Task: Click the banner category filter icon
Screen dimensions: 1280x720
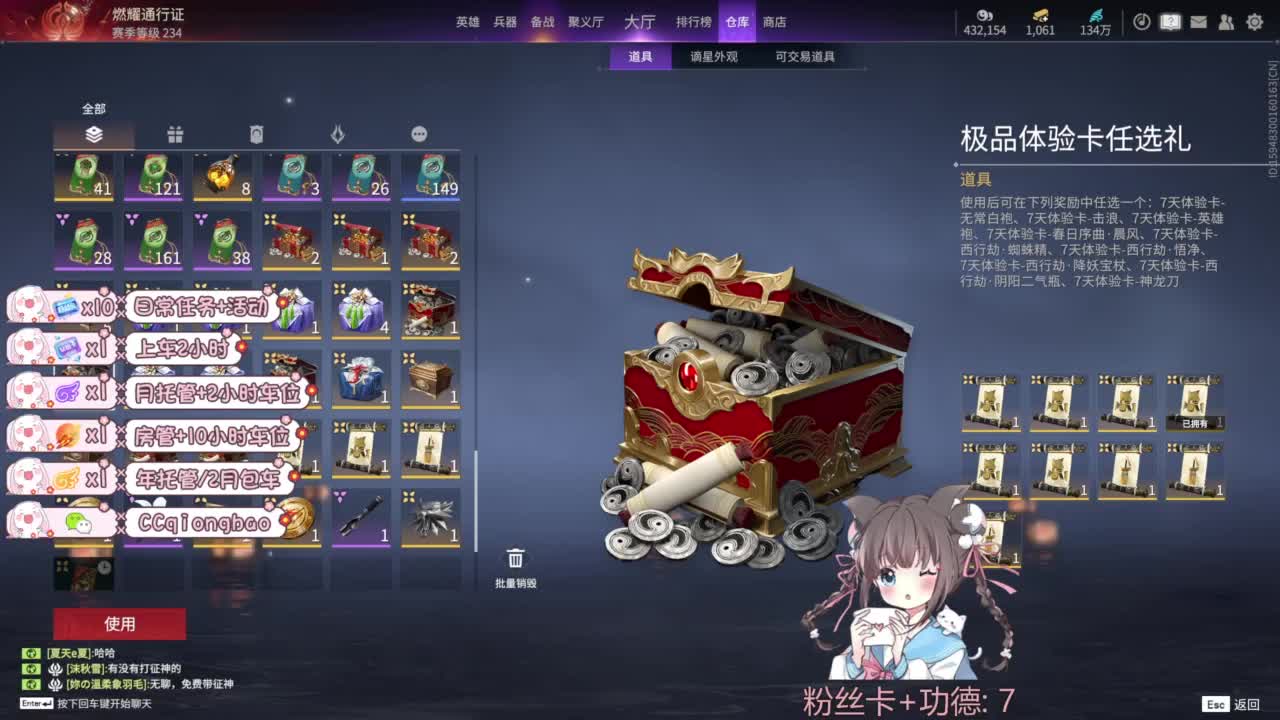Action: (x=256, y=132)
